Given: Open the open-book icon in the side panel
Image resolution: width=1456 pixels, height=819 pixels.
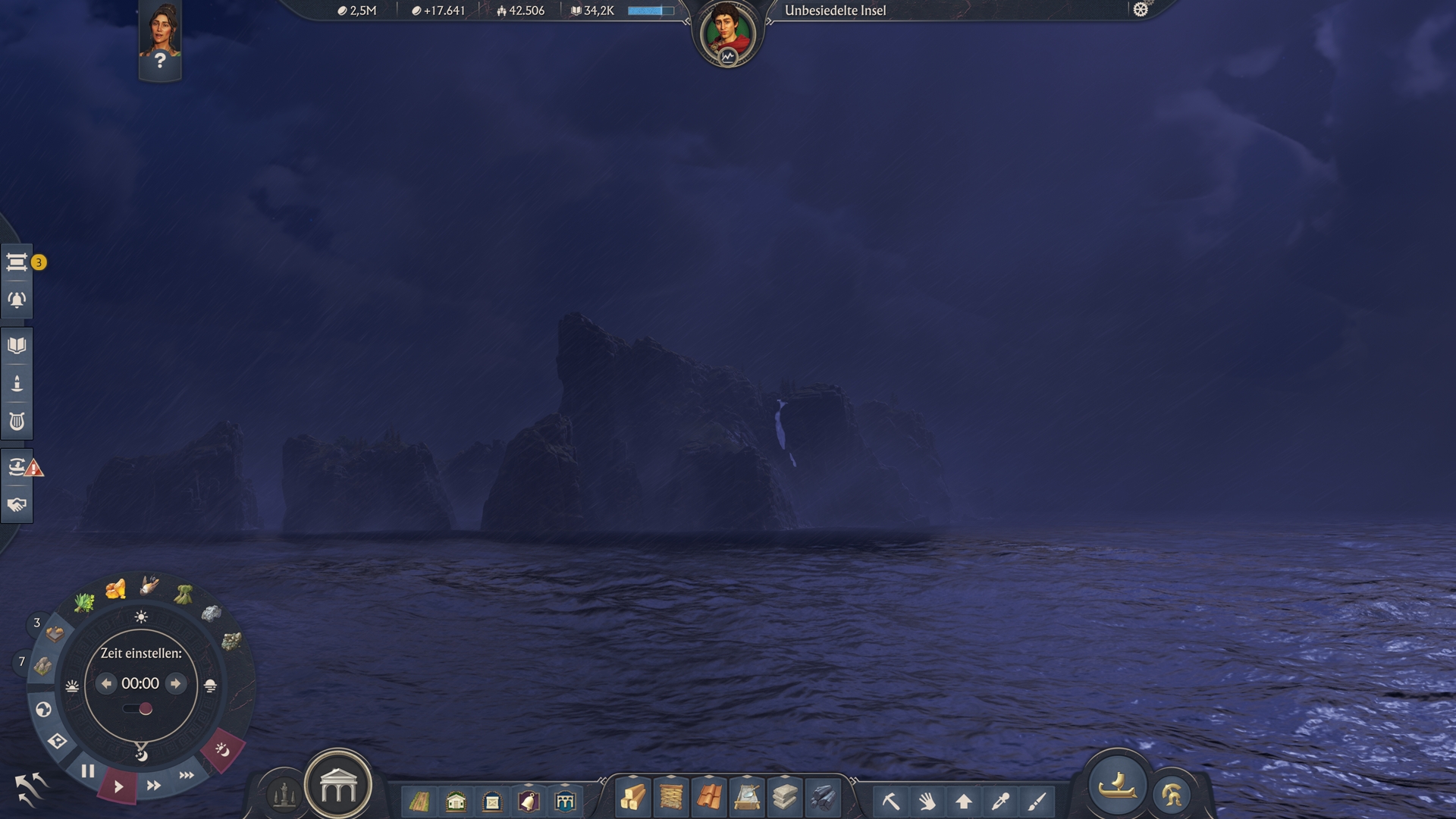Looking at the screenshot, I should click(x=17, y=346).
